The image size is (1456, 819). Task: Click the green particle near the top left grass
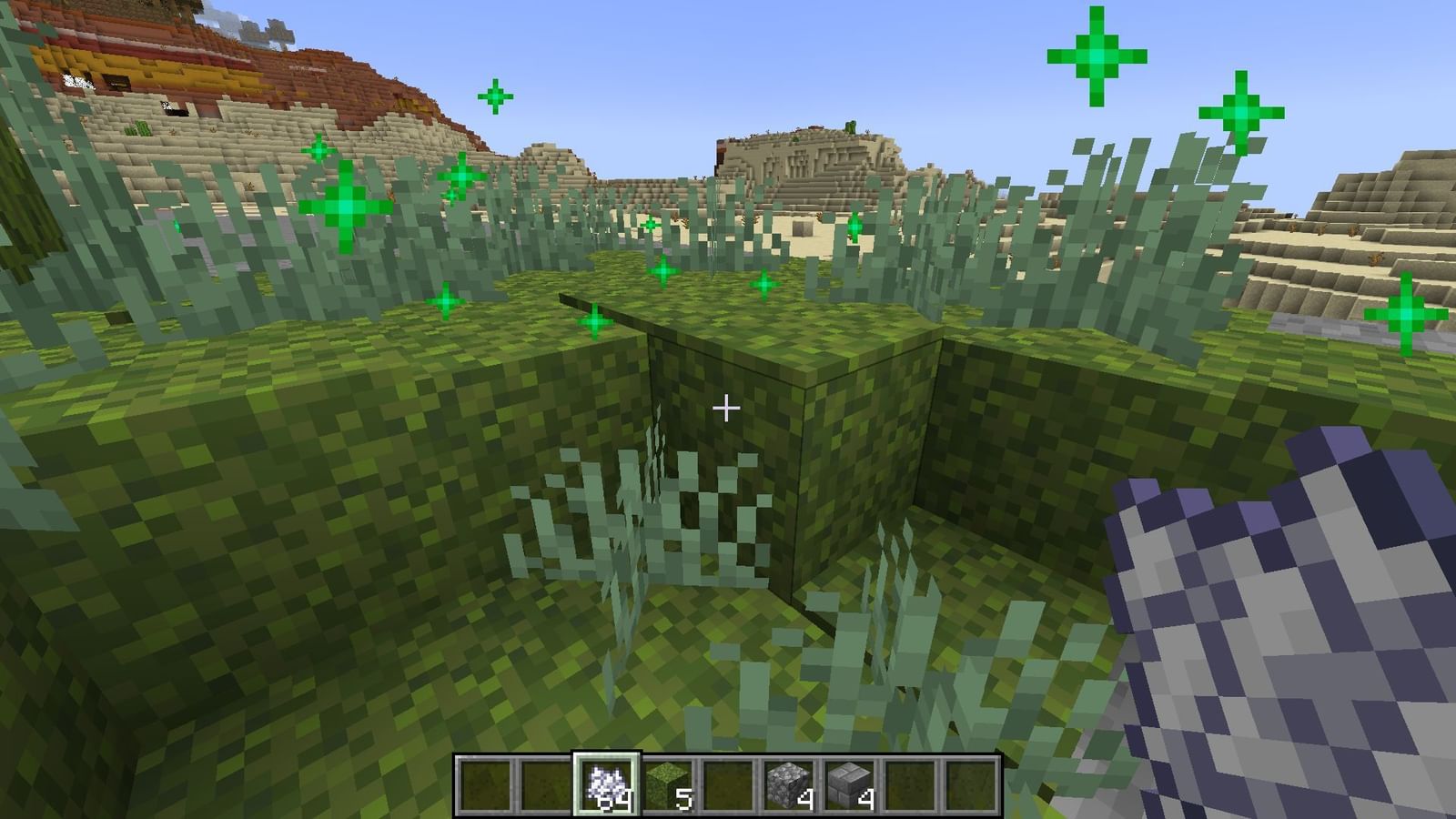point(349,207)
